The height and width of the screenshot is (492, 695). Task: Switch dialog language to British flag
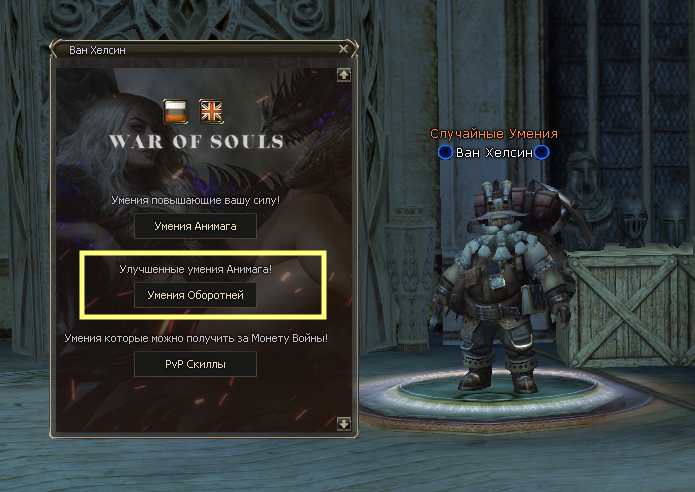coord(211,110)
